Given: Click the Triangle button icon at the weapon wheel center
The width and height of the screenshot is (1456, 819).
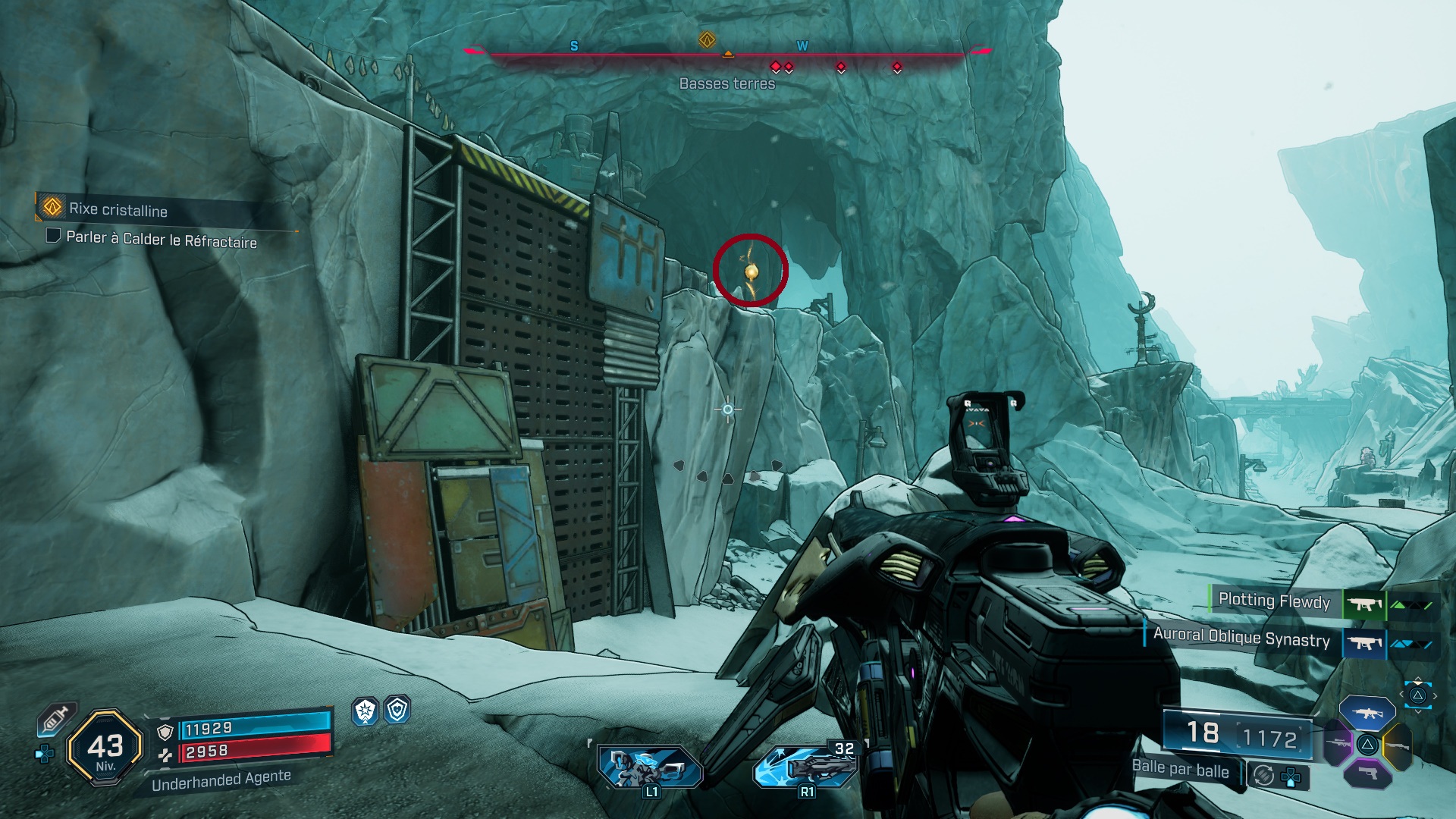Looking at the screenshot, I should (1368, 745).
